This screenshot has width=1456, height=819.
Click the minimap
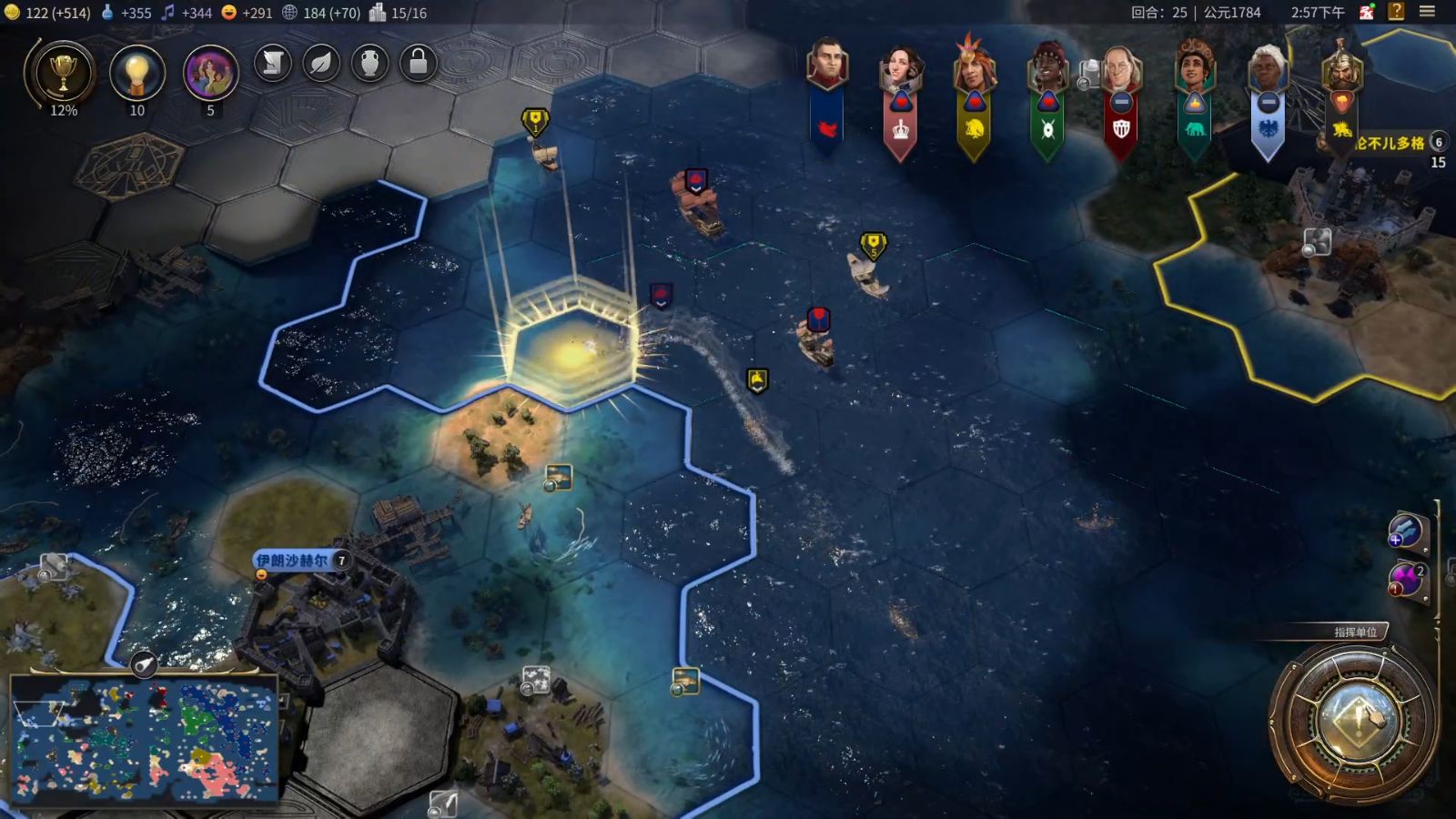[146, 739]
